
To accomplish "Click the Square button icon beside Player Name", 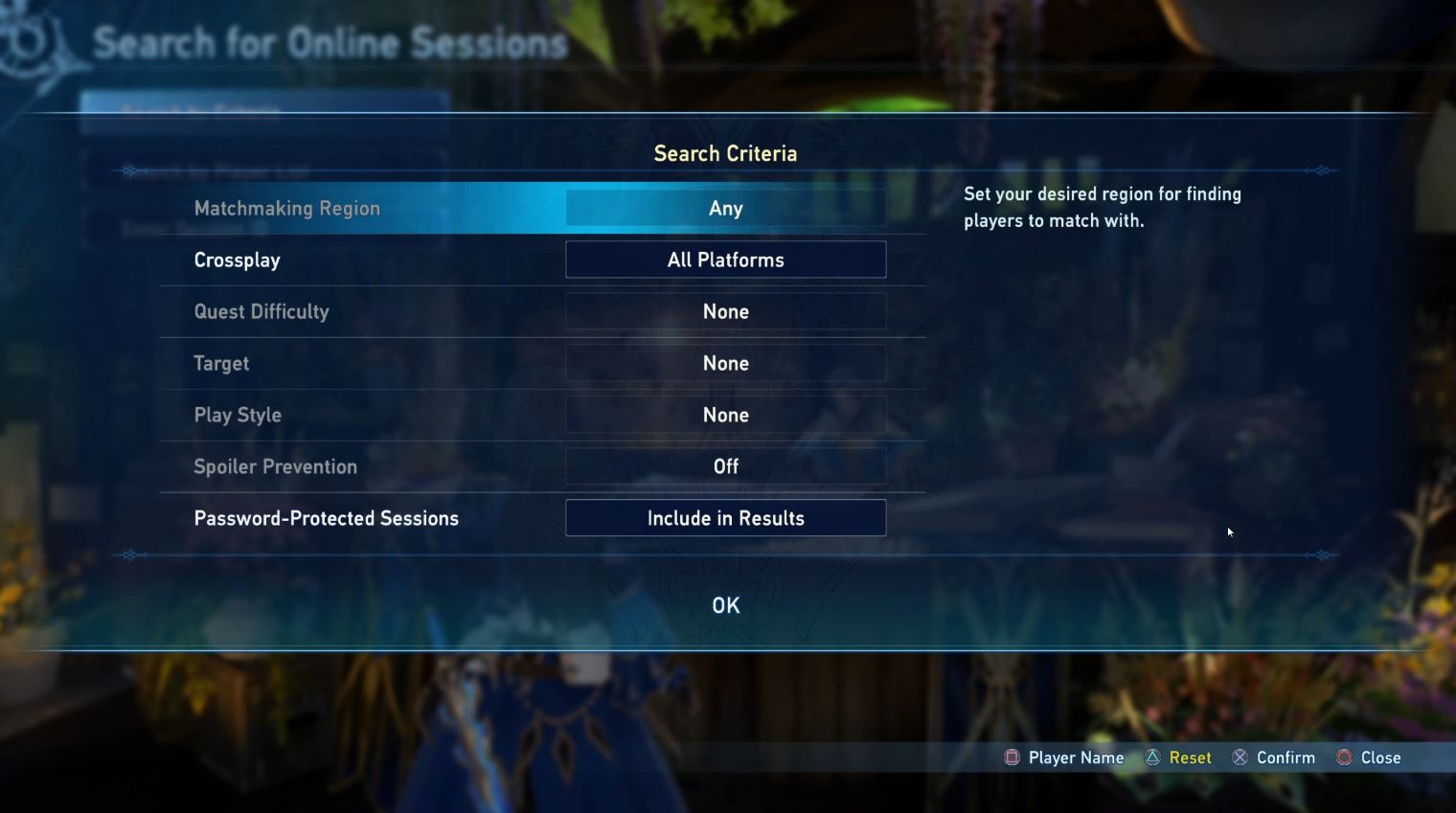I will (x=1011, y=757).
